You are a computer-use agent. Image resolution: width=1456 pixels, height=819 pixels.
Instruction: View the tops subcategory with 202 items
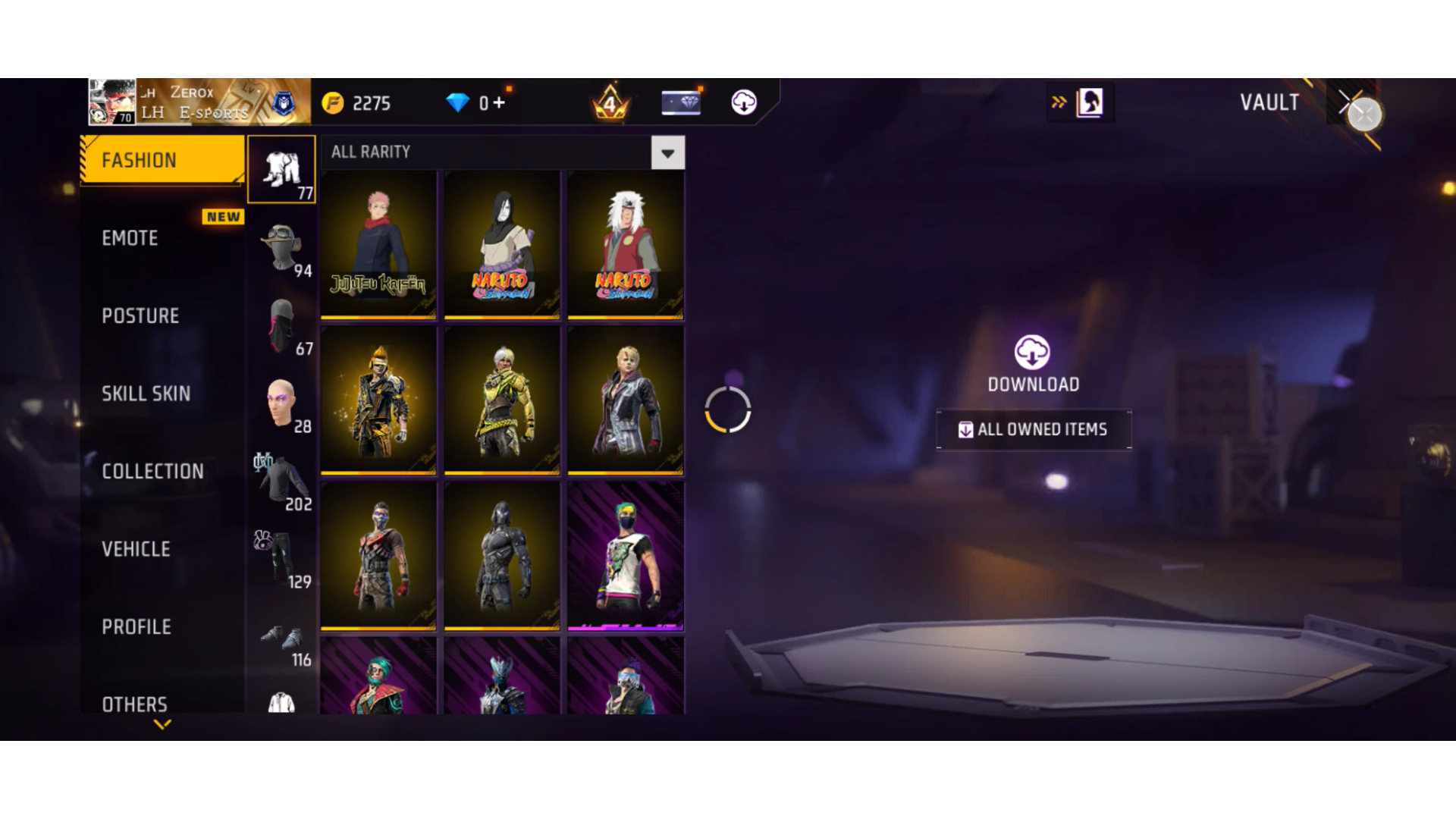click(x=282, y=482)
